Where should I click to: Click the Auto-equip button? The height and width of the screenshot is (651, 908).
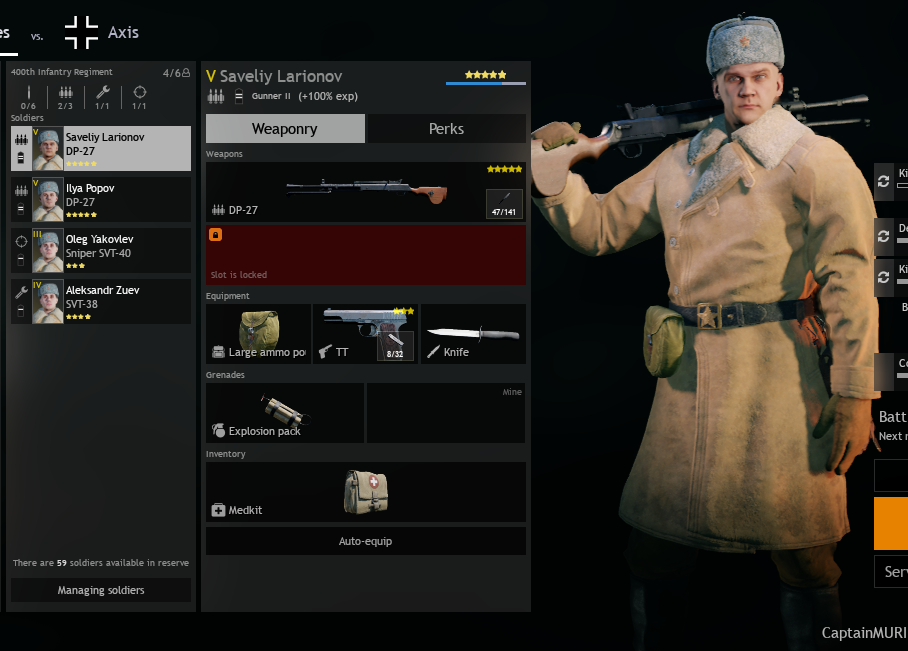(365, 541)
